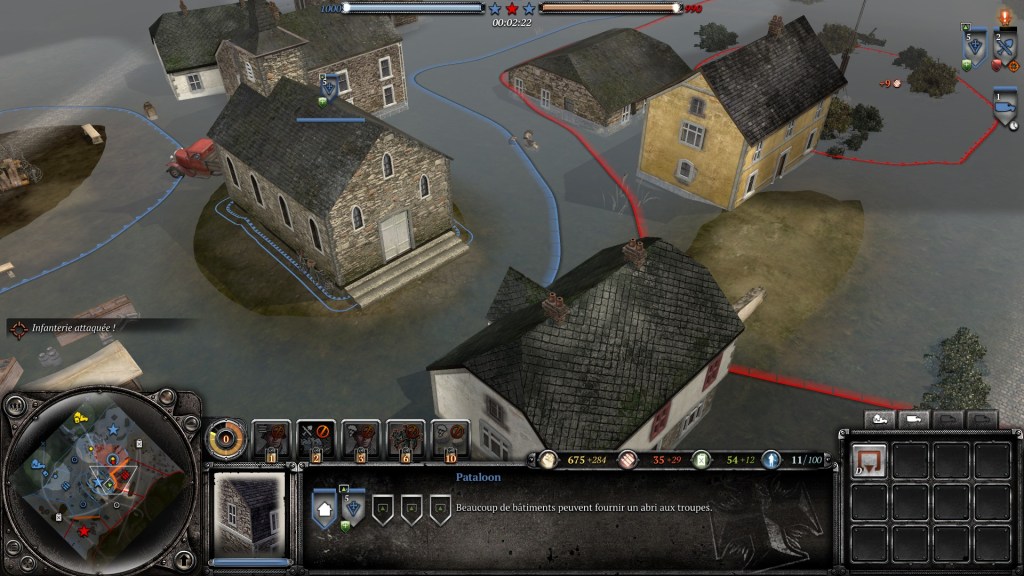Select the locked commander ability numbered 6
The width and height of the screenshot is (1024, 576).
click(406, 439)
